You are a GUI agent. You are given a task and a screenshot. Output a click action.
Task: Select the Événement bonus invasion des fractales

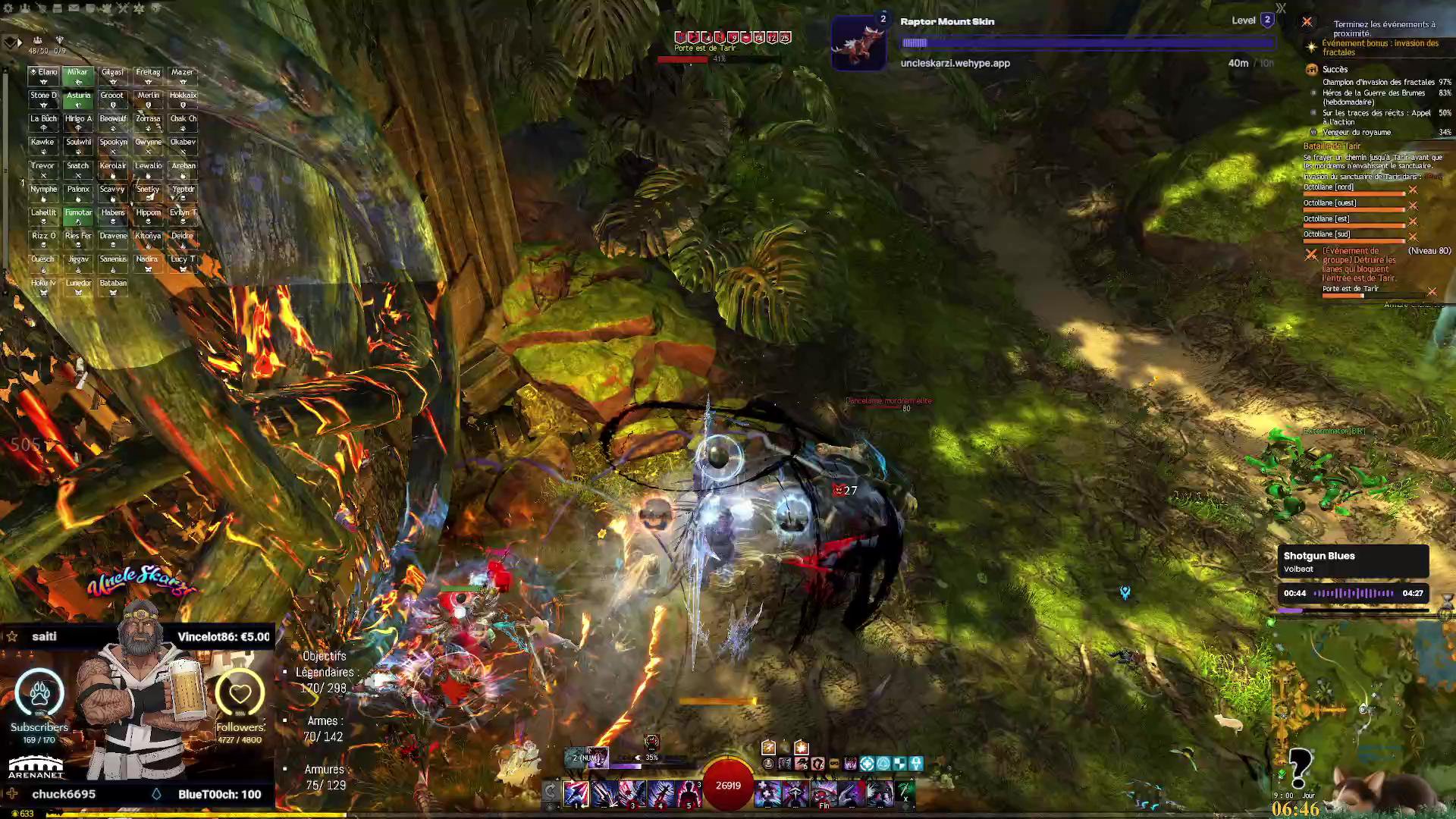coord(1379,48)
